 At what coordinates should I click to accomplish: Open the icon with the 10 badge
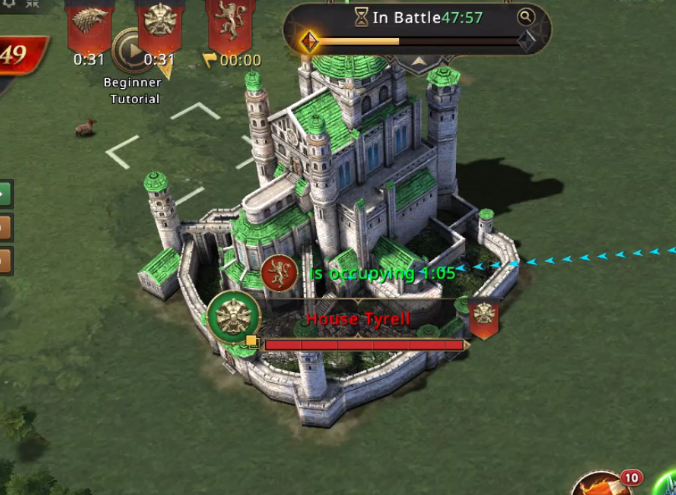click(x=602, y=485)
